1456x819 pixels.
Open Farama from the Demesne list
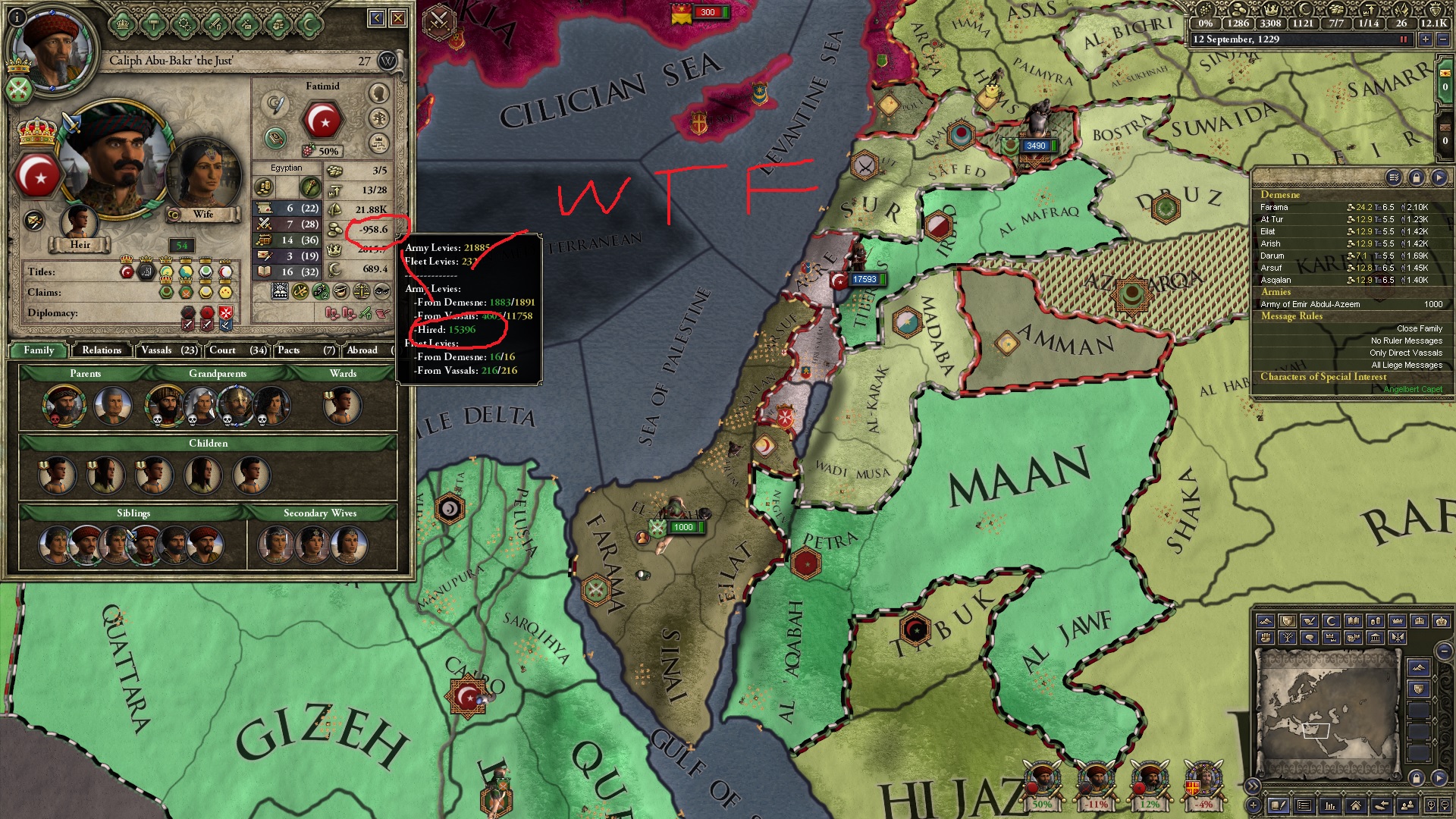tap(1276, 206)
